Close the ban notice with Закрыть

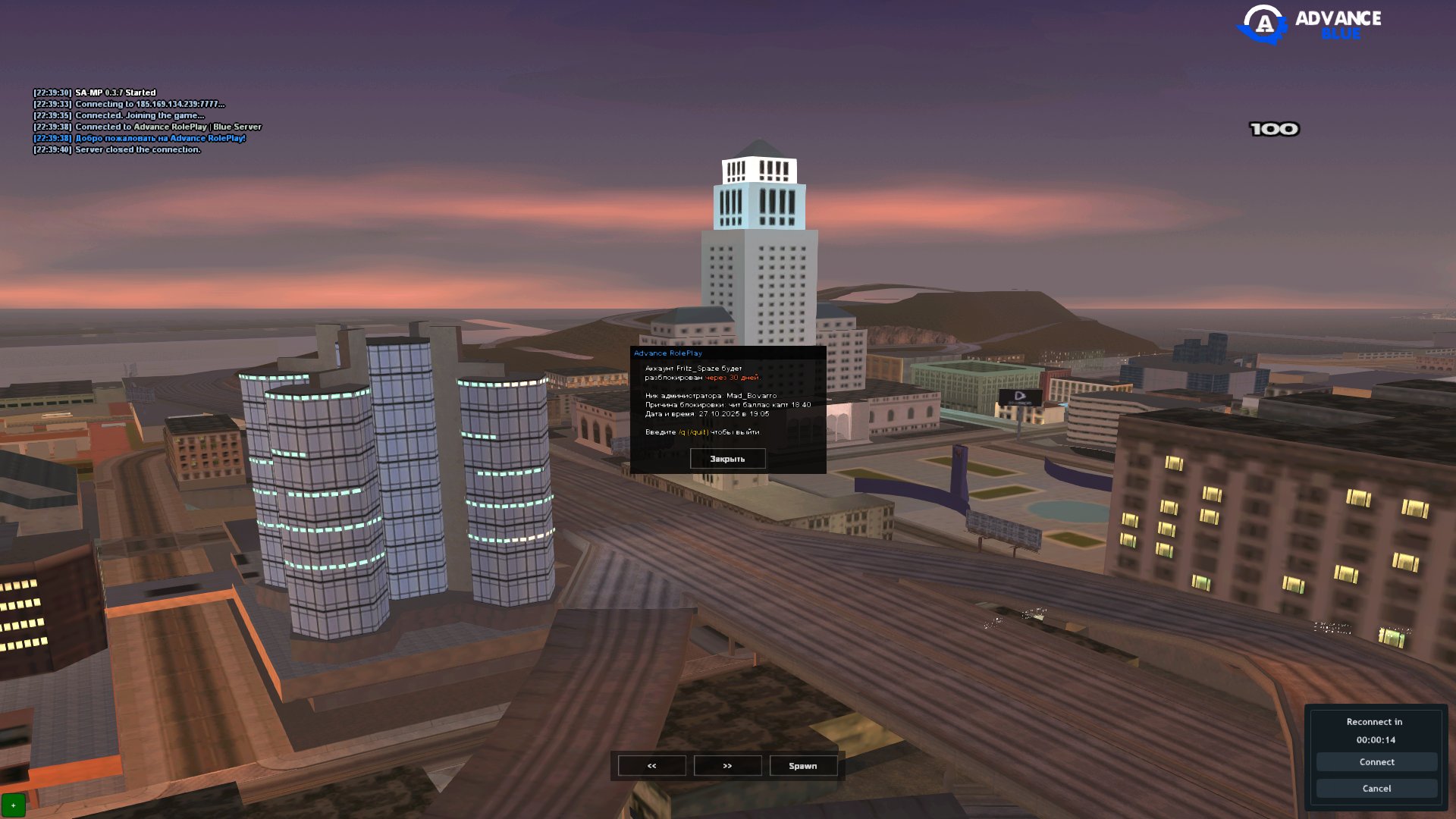727,459
